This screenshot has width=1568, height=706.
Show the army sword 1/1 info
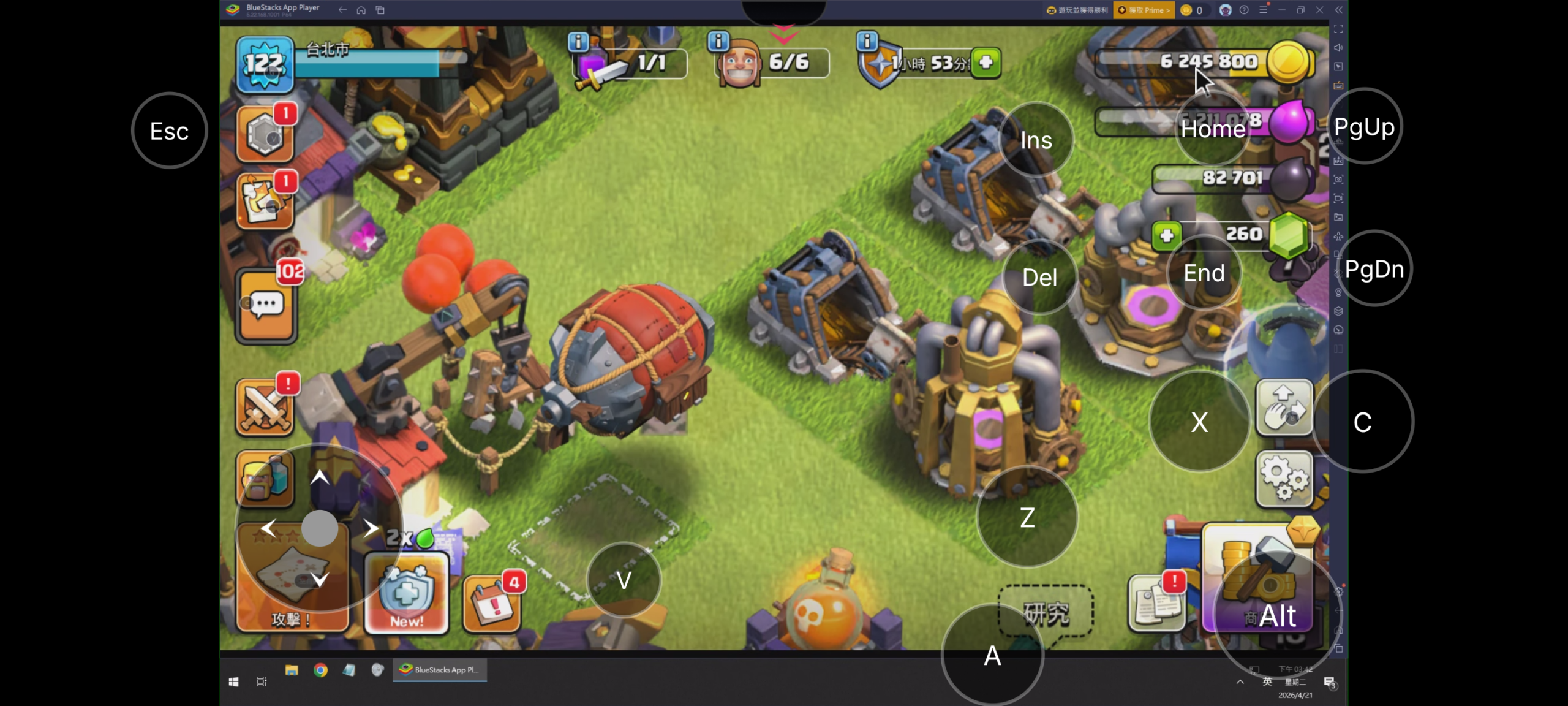(x=578, y=42)
